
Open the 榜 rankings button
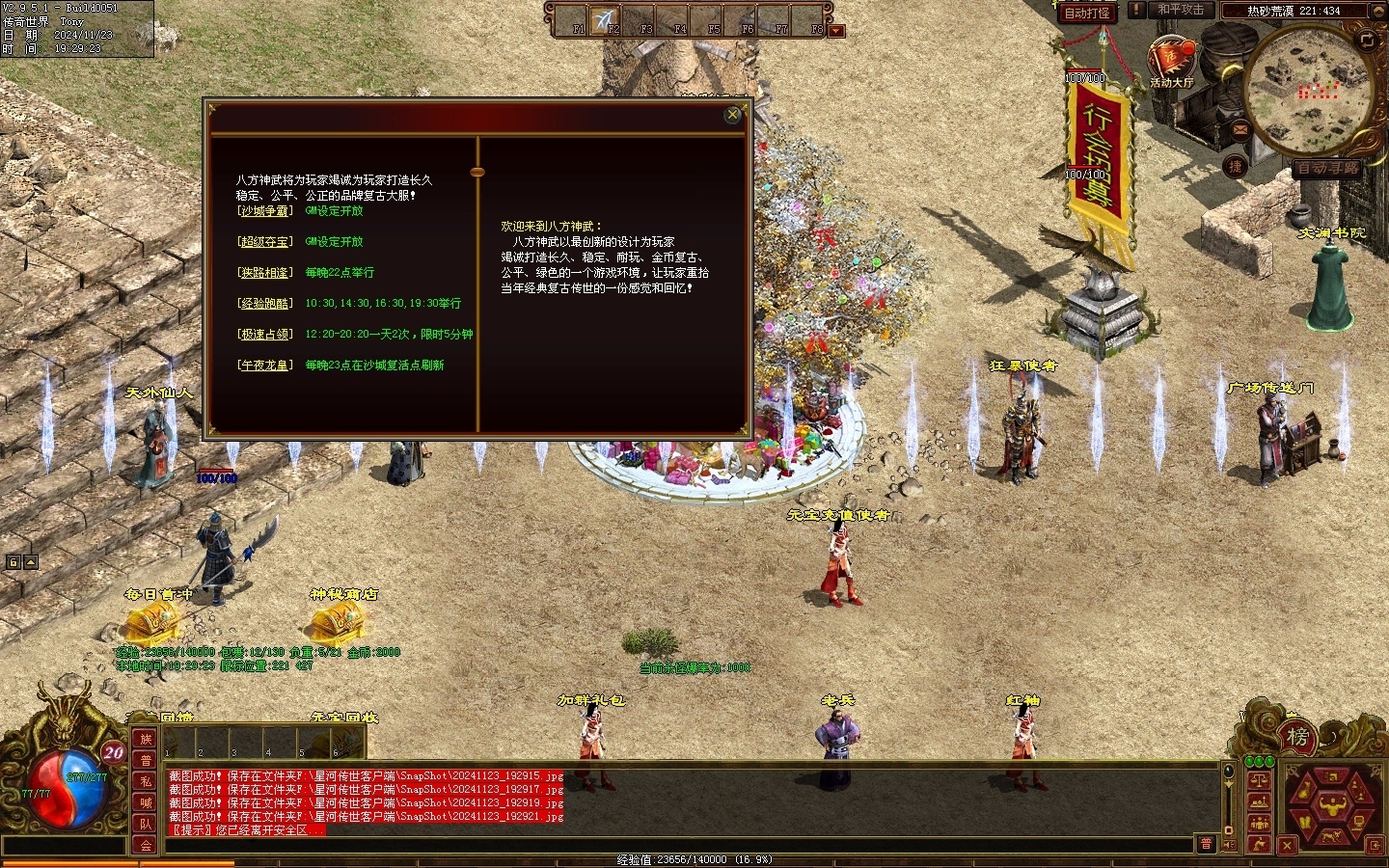[x=1297, y=737]
